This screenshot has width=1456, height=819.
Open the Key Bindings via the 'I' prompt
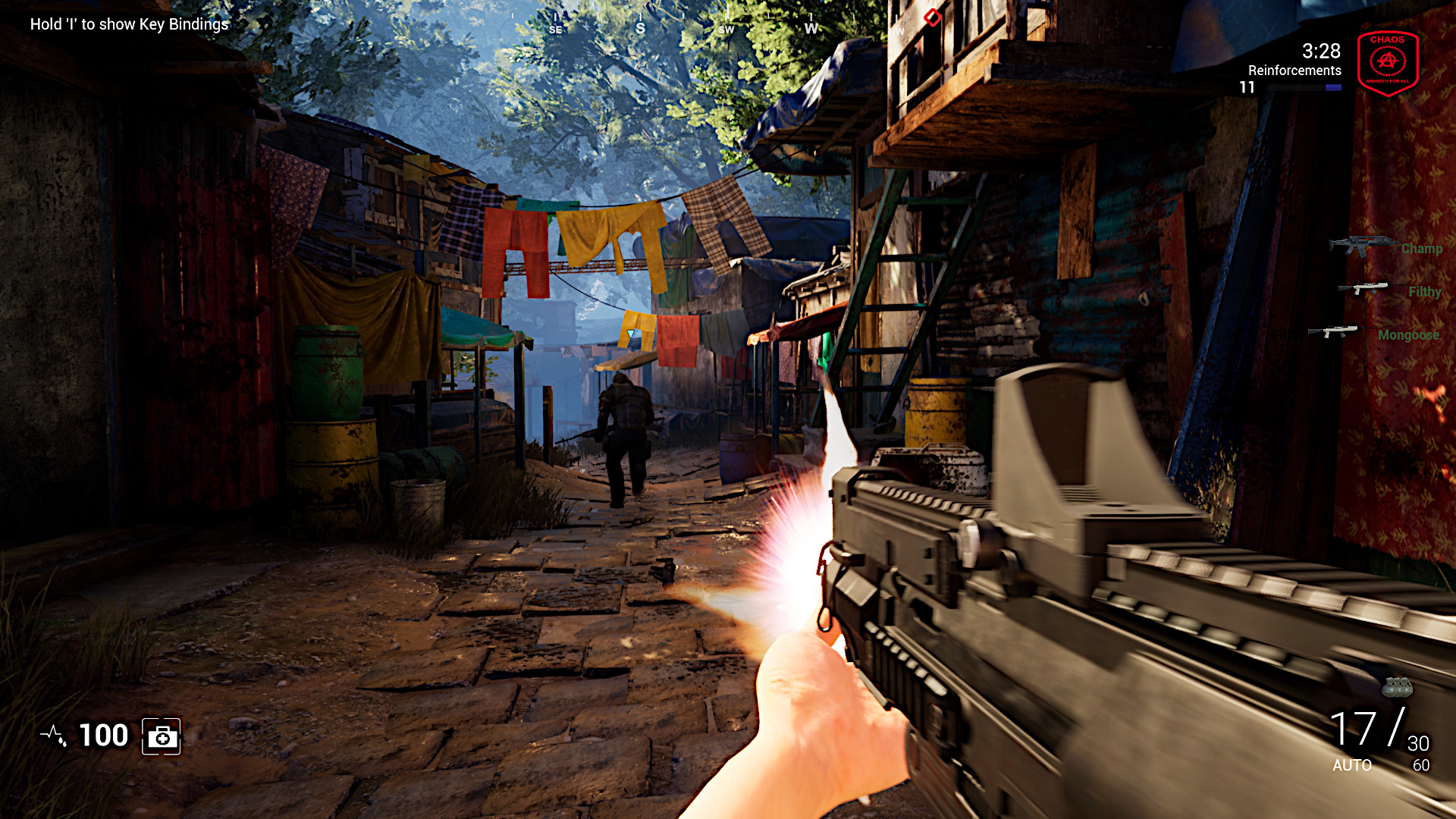127,24
